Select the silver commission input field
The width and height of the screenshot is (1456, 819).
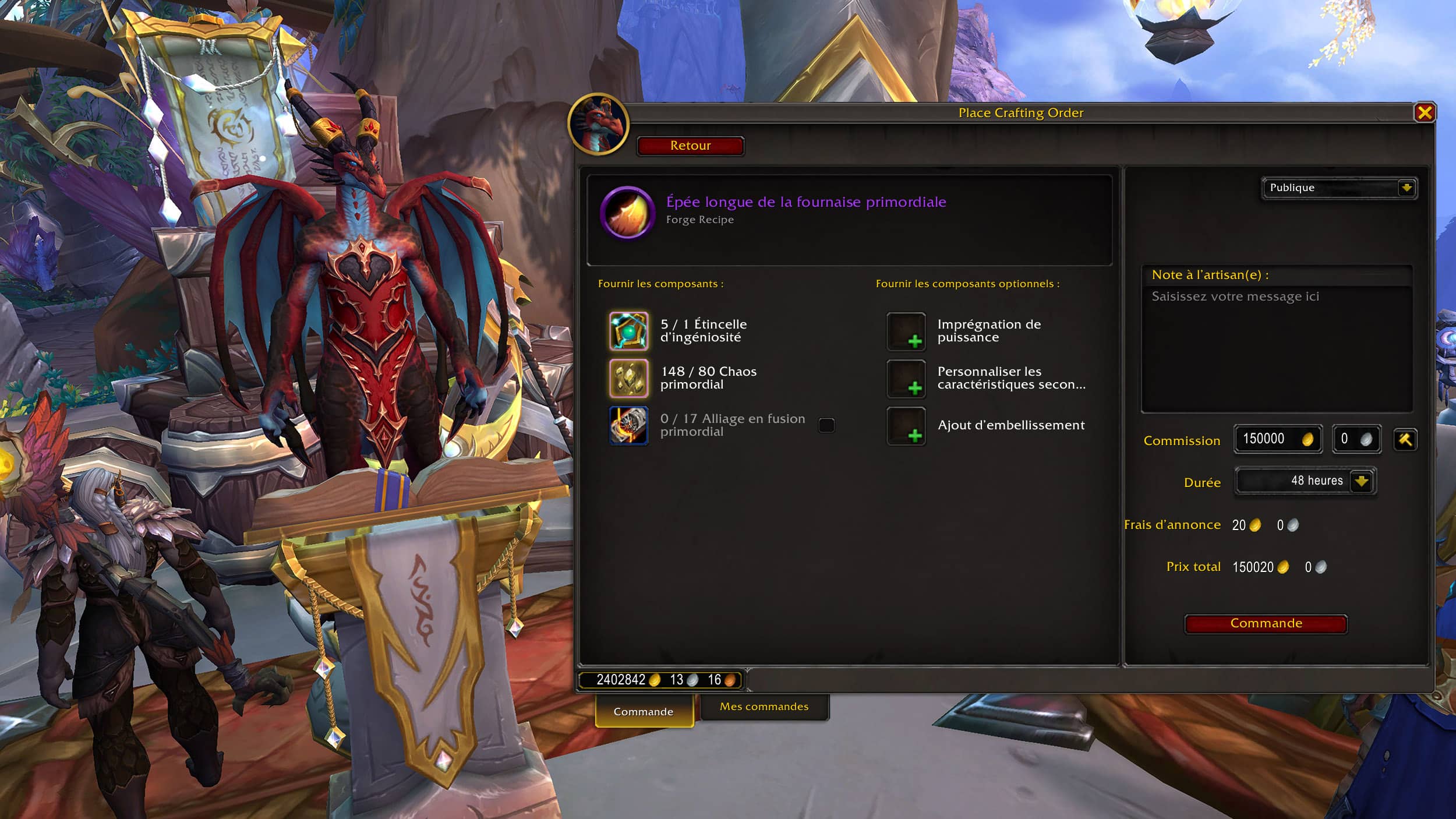coord(1355,439)
